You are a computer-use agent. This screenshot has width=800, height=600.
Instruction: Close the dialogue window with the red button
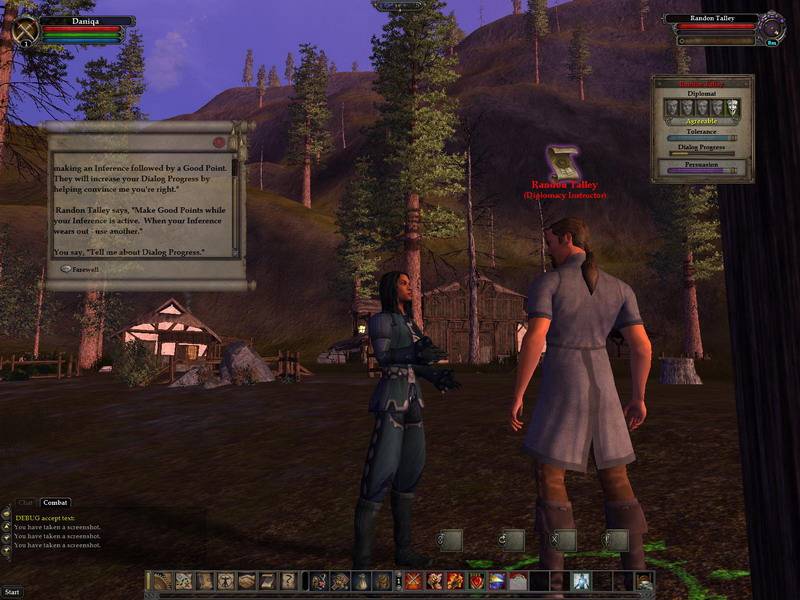(x=219, y=142)
